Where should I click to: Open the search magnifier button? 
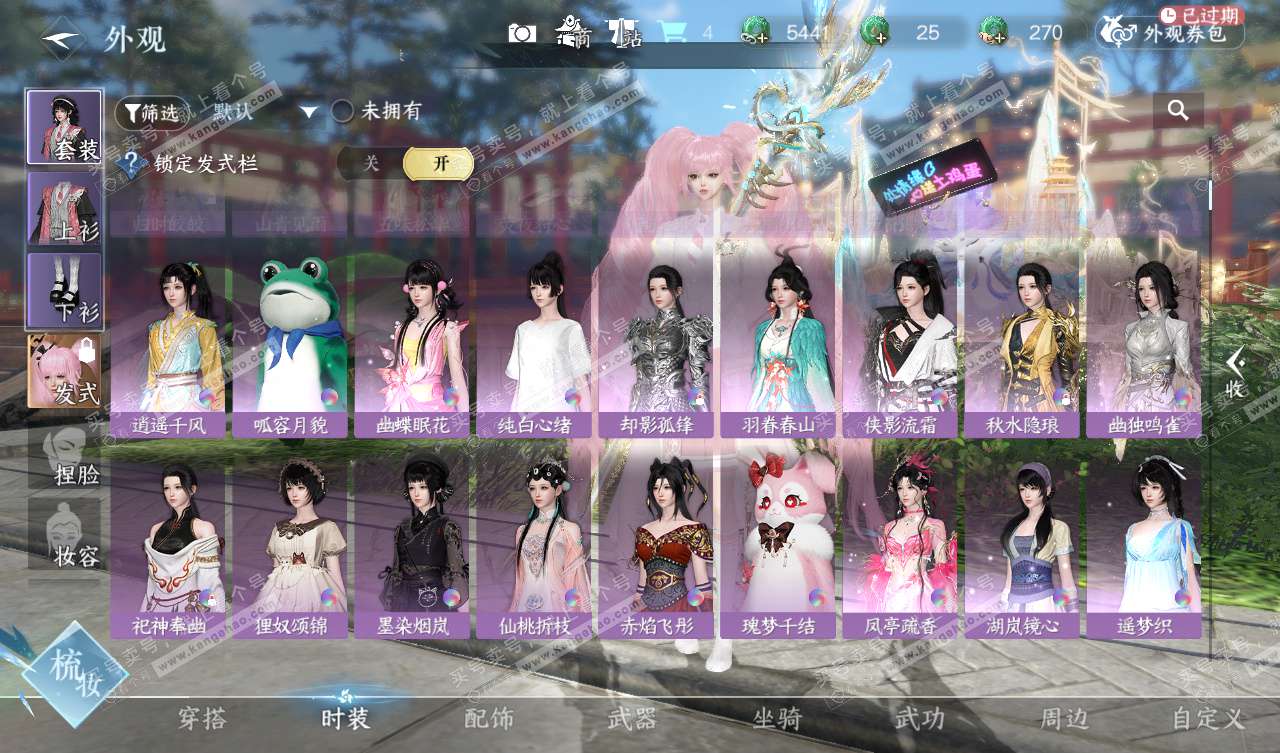pyautogui.click(x=1178, y=111)
